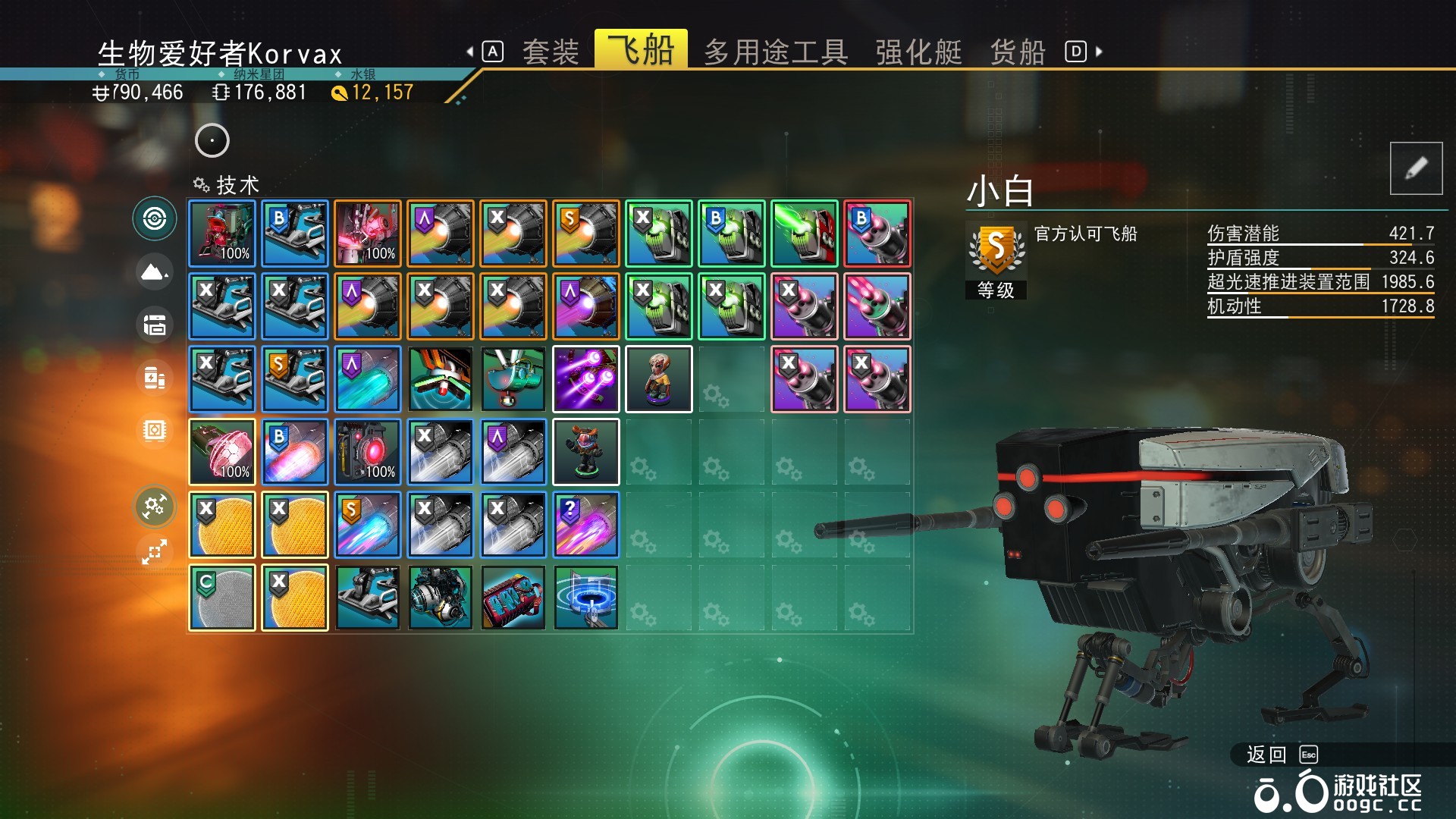The height and width of the screenshot is (819, 1456).
Task: Open the mountain icon sidebar category
Action: click(x=155, y=271)
